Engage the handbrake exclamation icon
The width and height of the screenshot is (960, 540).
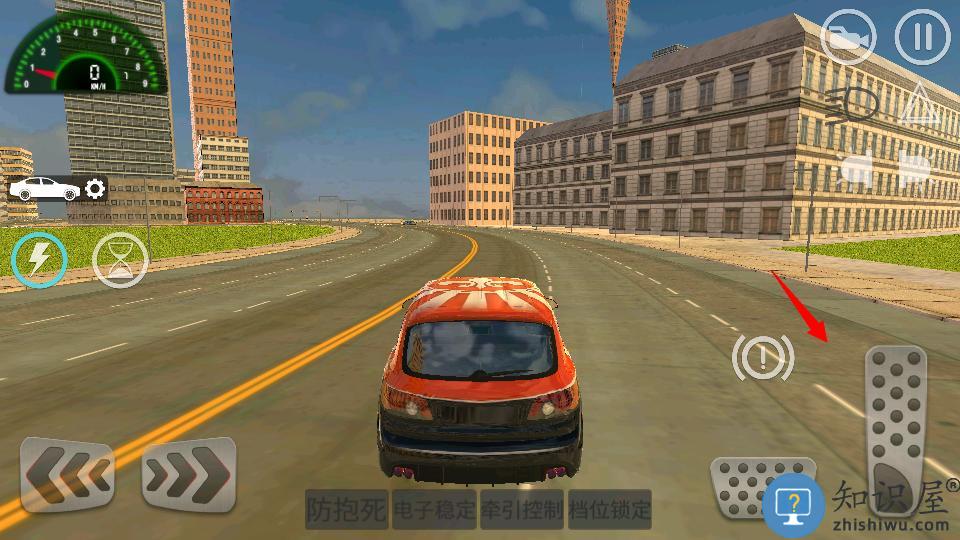click(763, 356)
